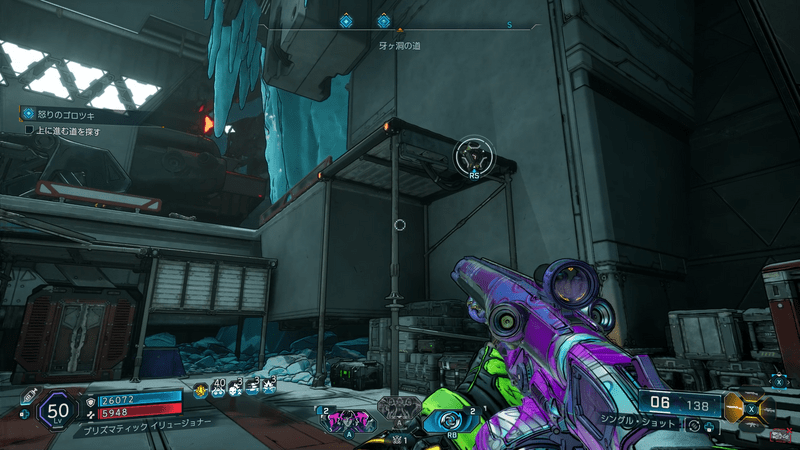800x450 pixels.
Task: Open the level 50 character badge
Action: pyautogui.click(x=58, y=412)
